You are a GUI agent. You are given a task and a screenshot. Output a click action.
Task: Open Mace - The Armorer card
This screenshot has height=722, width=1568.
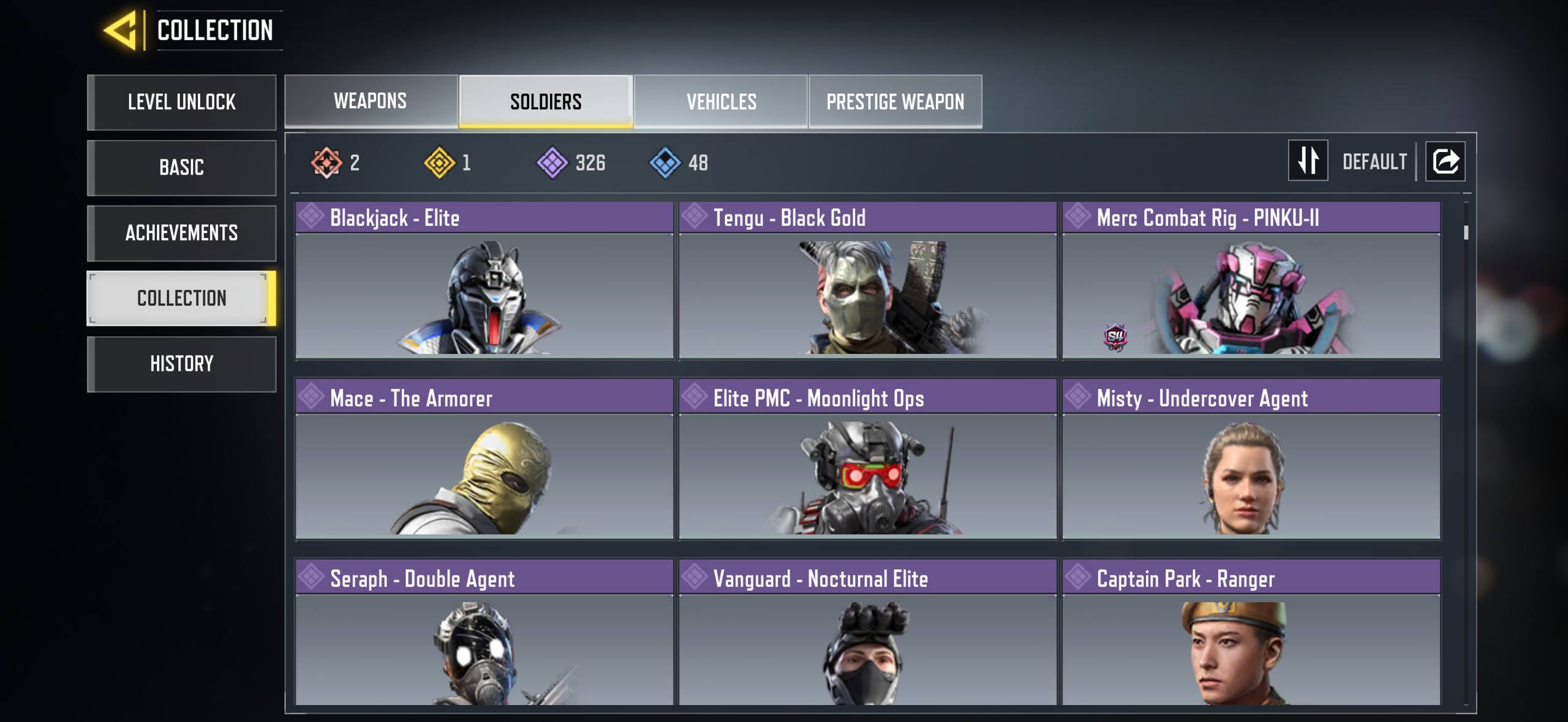(484, 460)
